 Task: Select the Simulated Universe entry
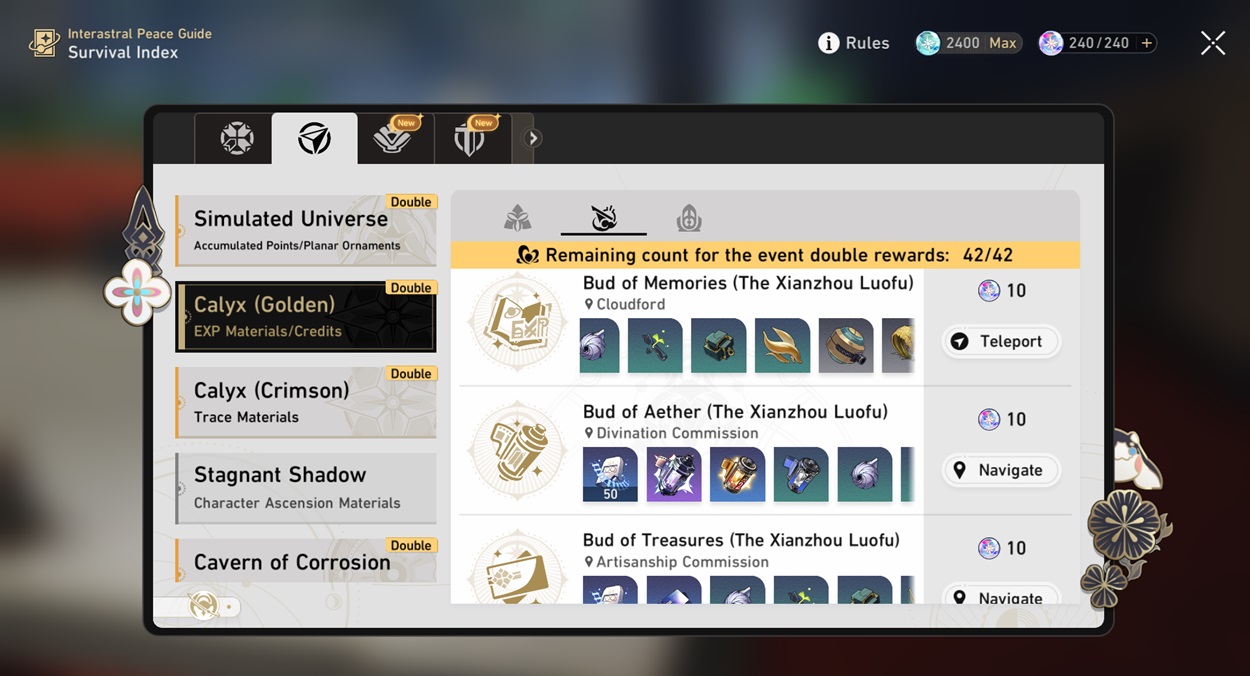(x=306, y=230)
